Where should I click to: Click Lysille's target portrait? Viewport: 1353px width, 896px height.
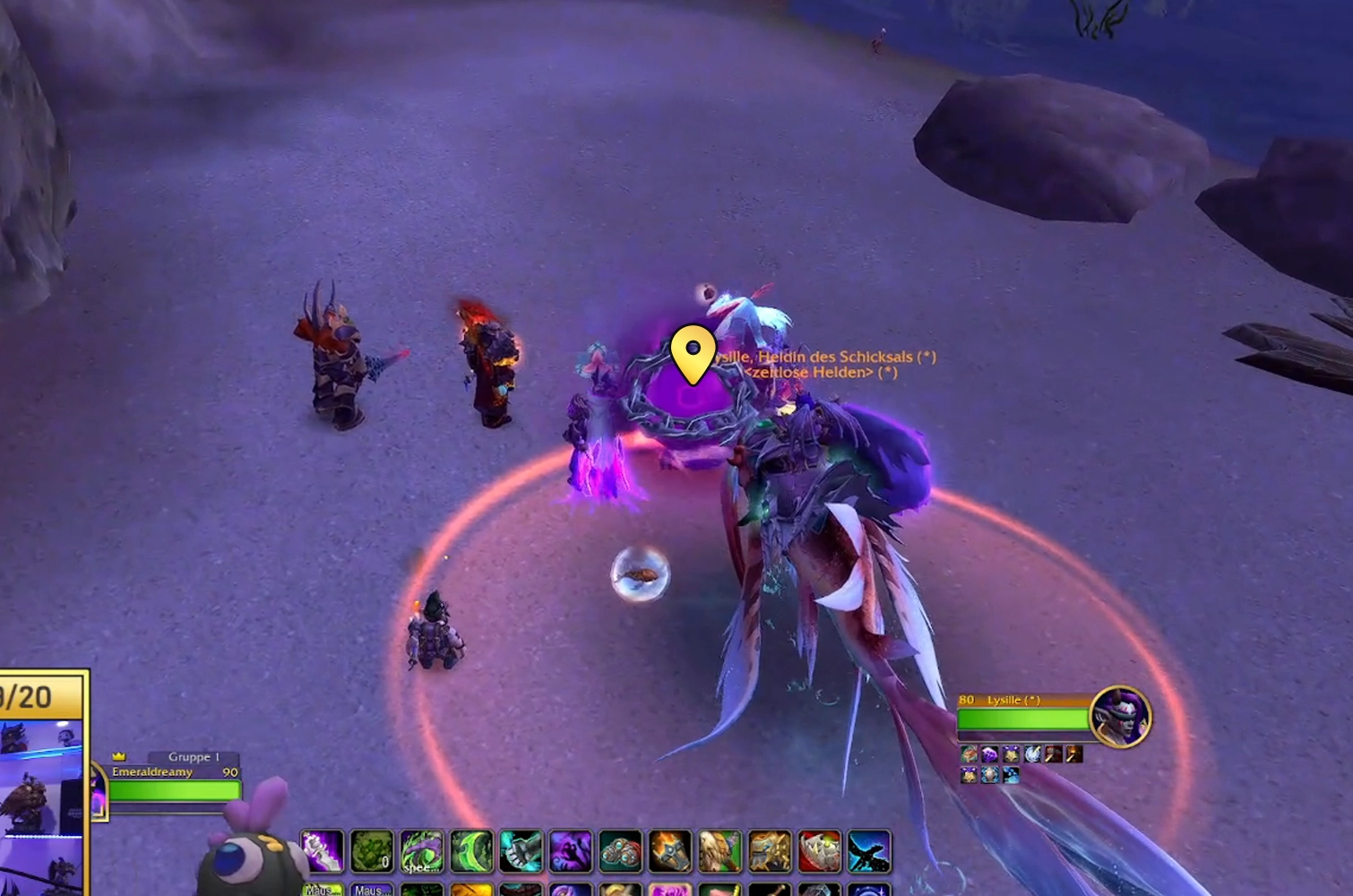(1120, 715)
